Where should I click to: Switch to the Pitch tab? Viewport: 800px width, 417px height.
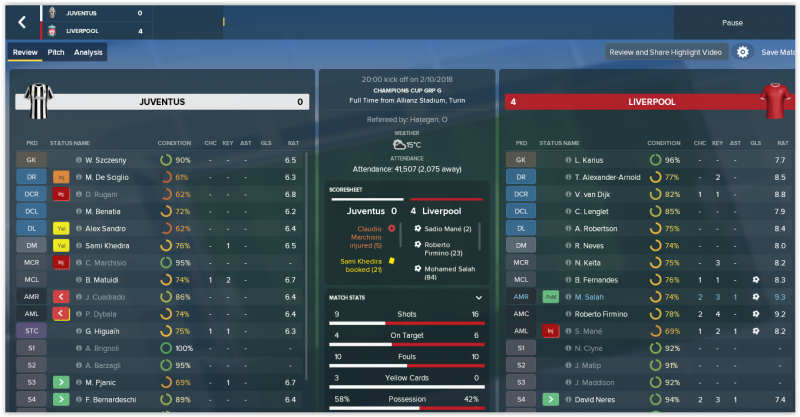tap(56, 52)
